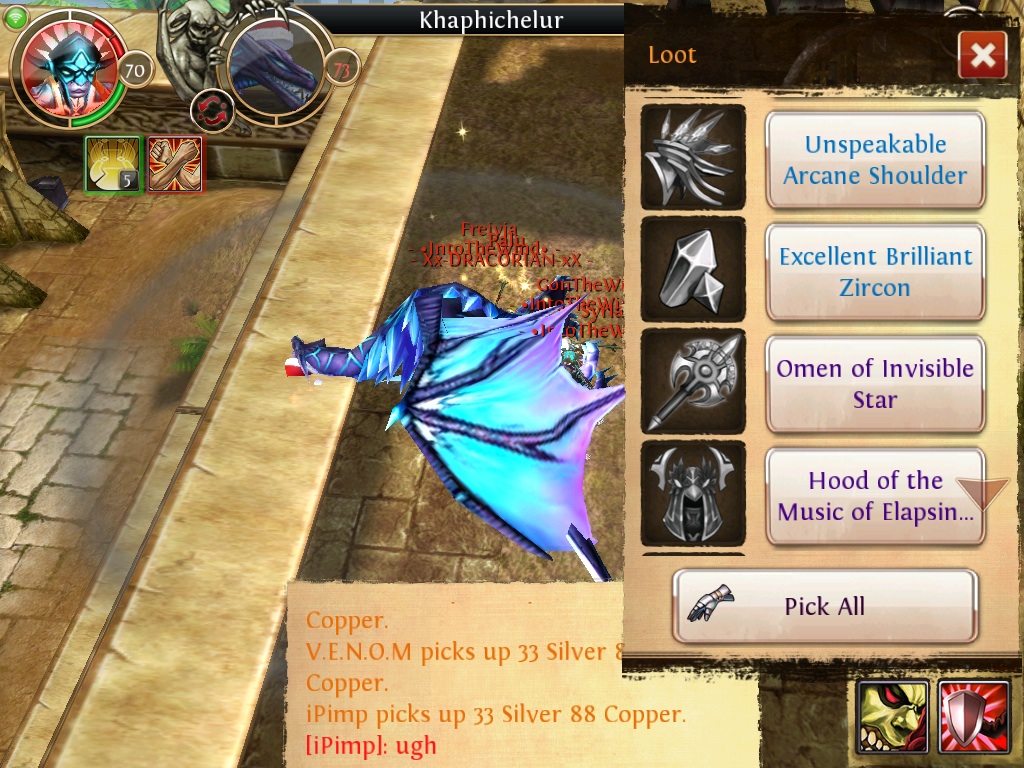Select Omen of Invisible Star
This screenshot has width=1024, height=768.
[x=875, y=384]
